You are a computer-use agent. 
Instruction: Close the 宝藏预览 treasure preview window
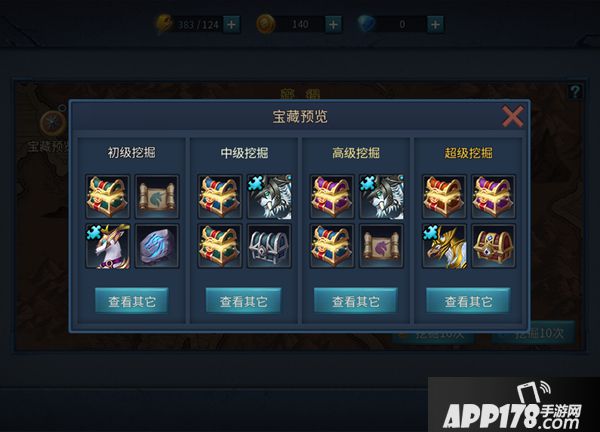coord(513,117)
